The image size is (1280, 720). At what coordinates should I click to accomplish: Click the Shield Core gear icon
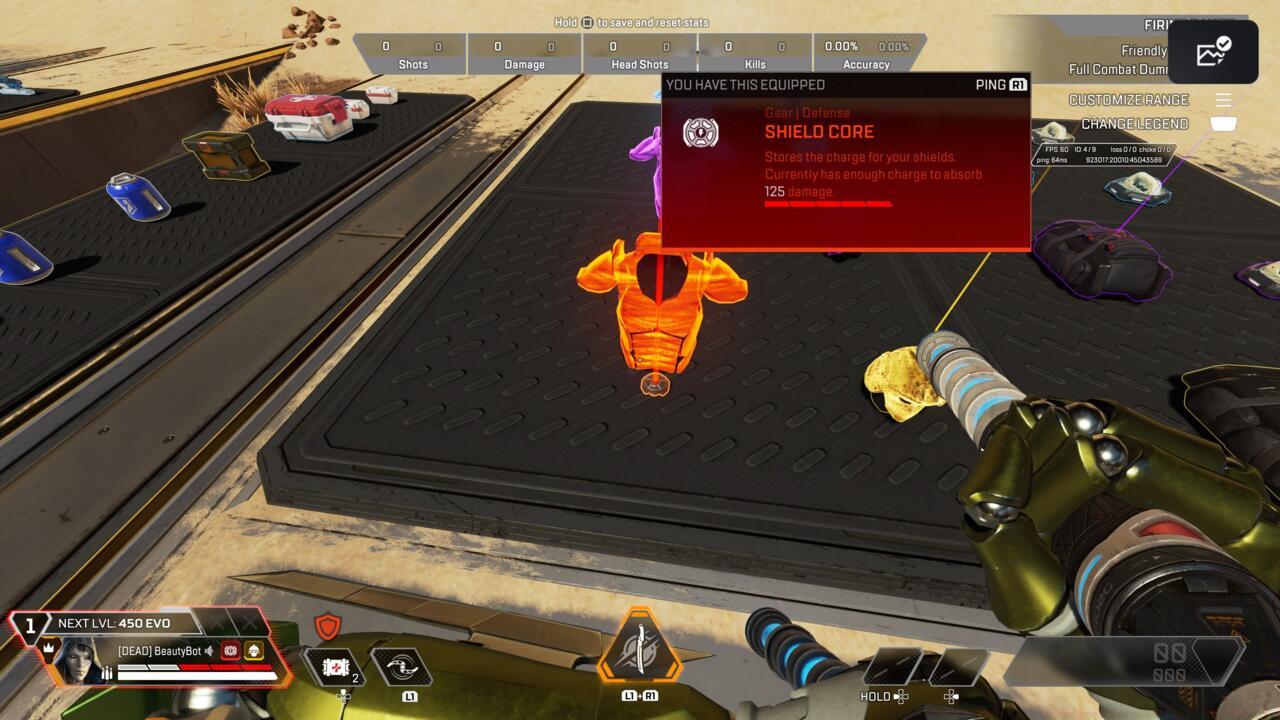[x=700, y=133]
